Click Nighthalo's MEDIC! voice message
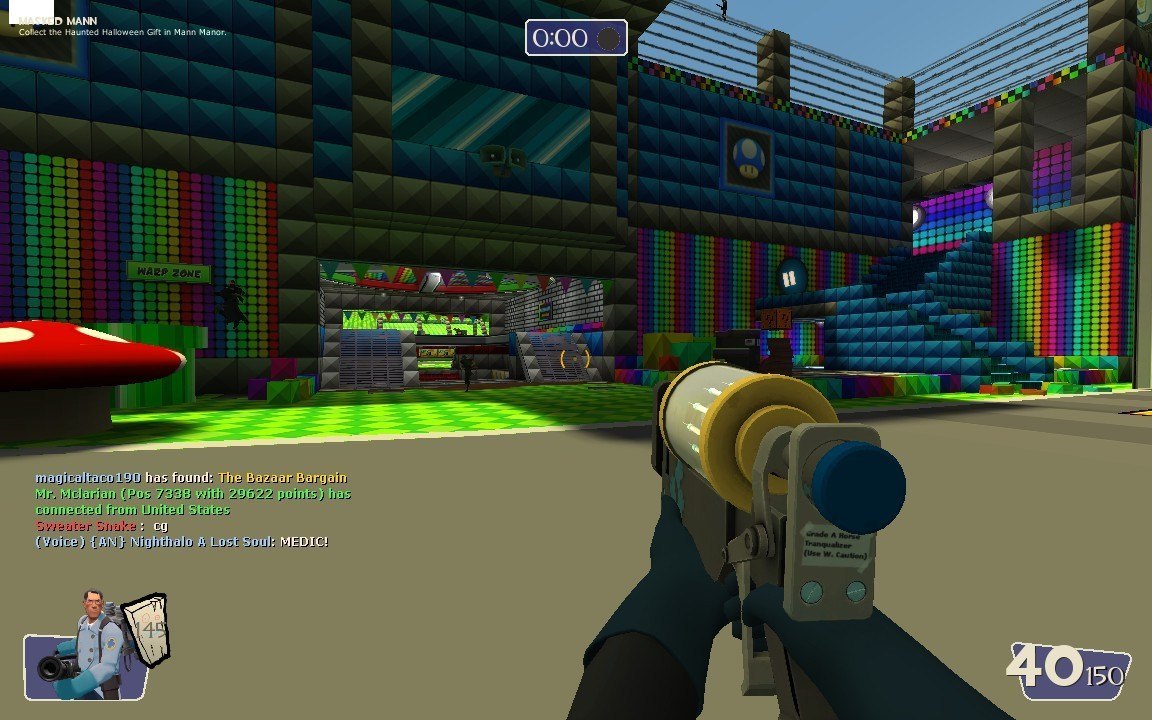The width and height of the screenshot is (1152, 720). click(181, 542)
